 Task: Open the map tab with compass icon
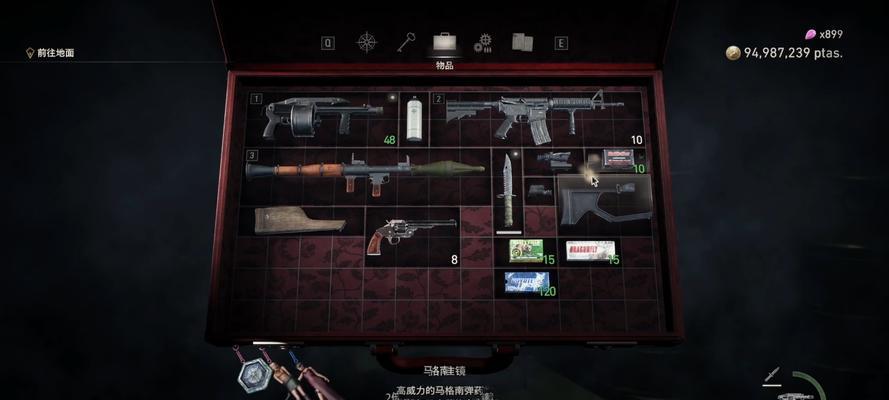pos(367,43)
